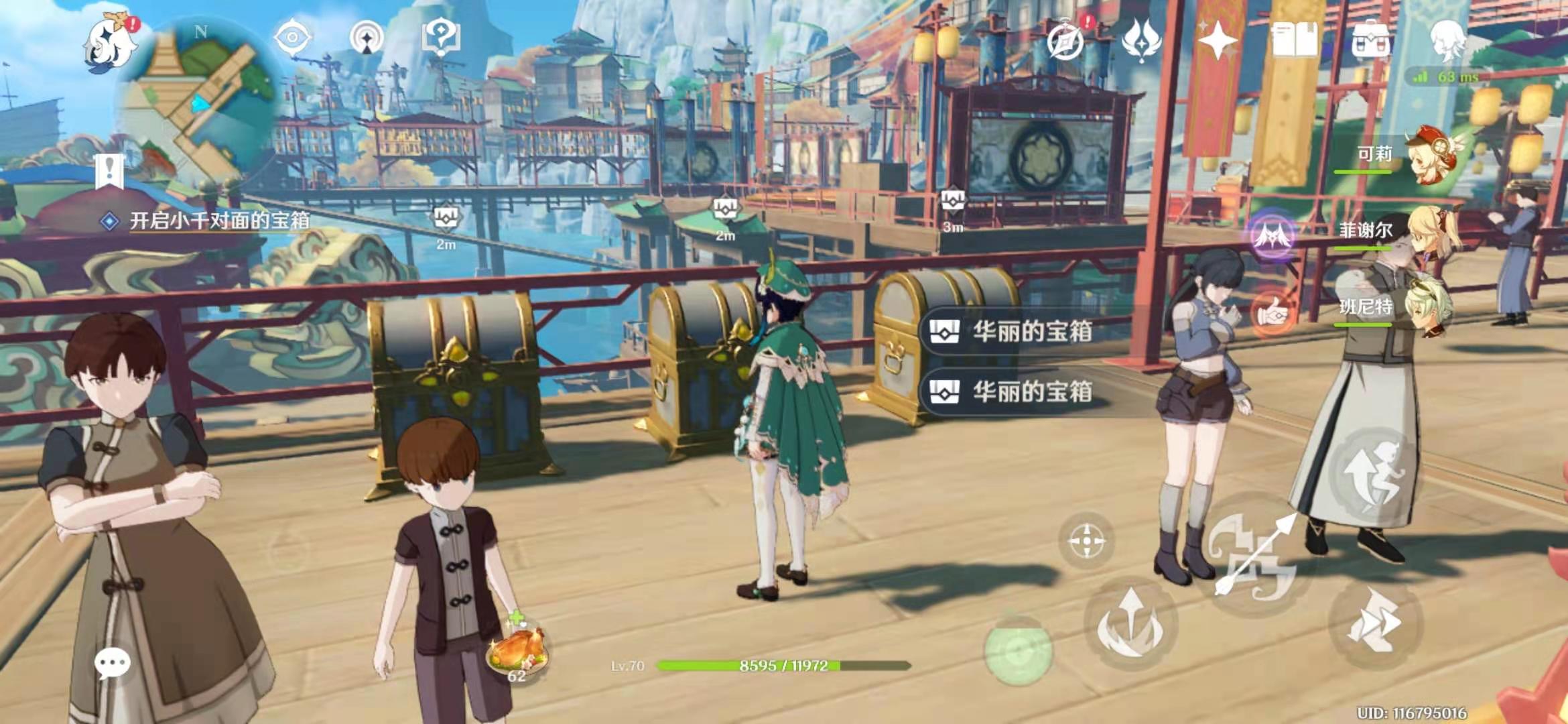The image size is (1568, 724).
Task: Open the question-mark tutorial icon
Action: point(440,37)
